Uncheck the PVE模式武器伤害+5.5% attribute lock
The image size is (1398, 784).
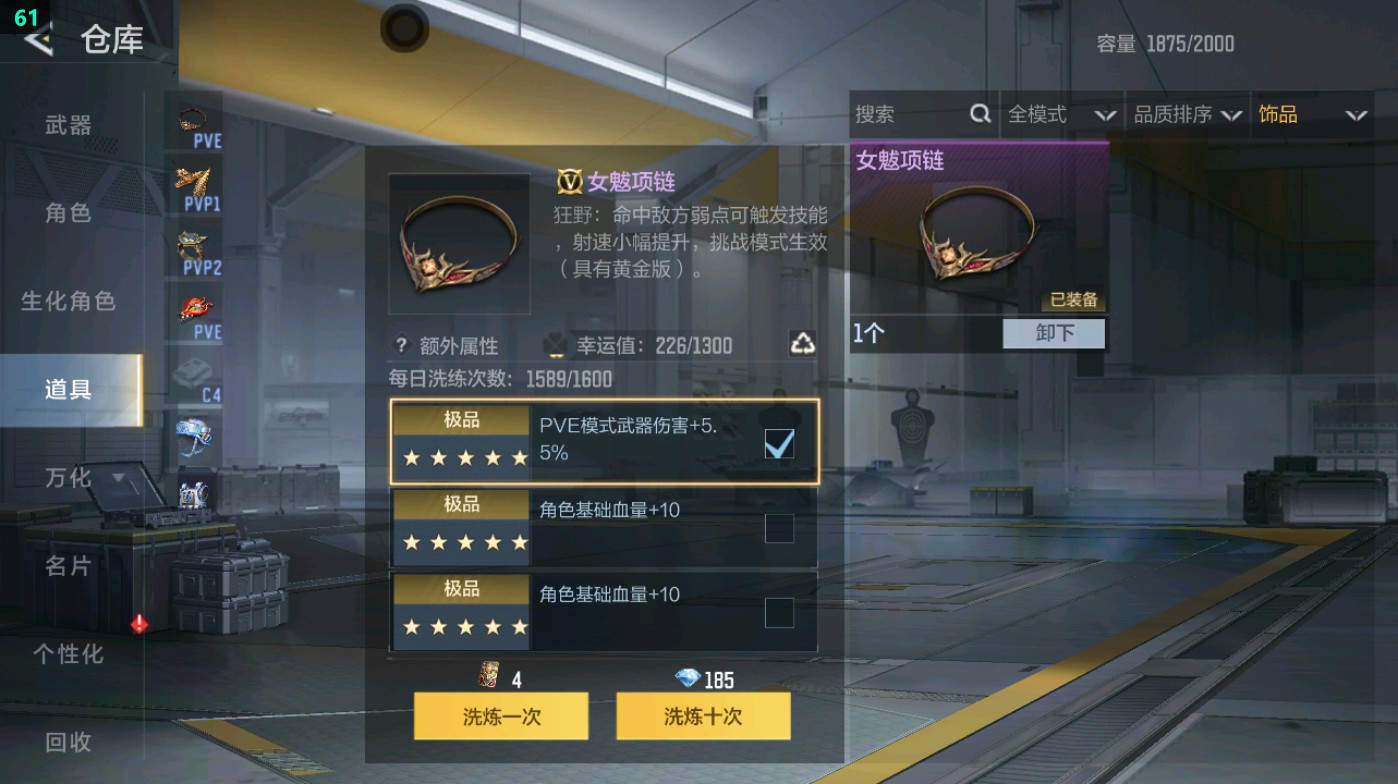[779, 443]
